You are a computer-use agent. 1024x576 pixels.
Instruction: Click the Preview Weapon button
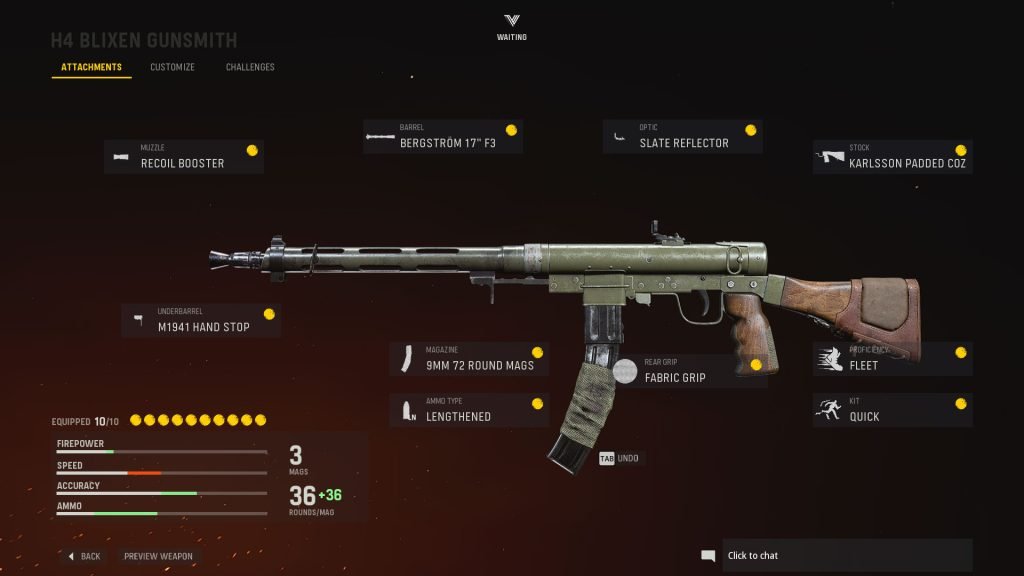(x=158, y=556)
